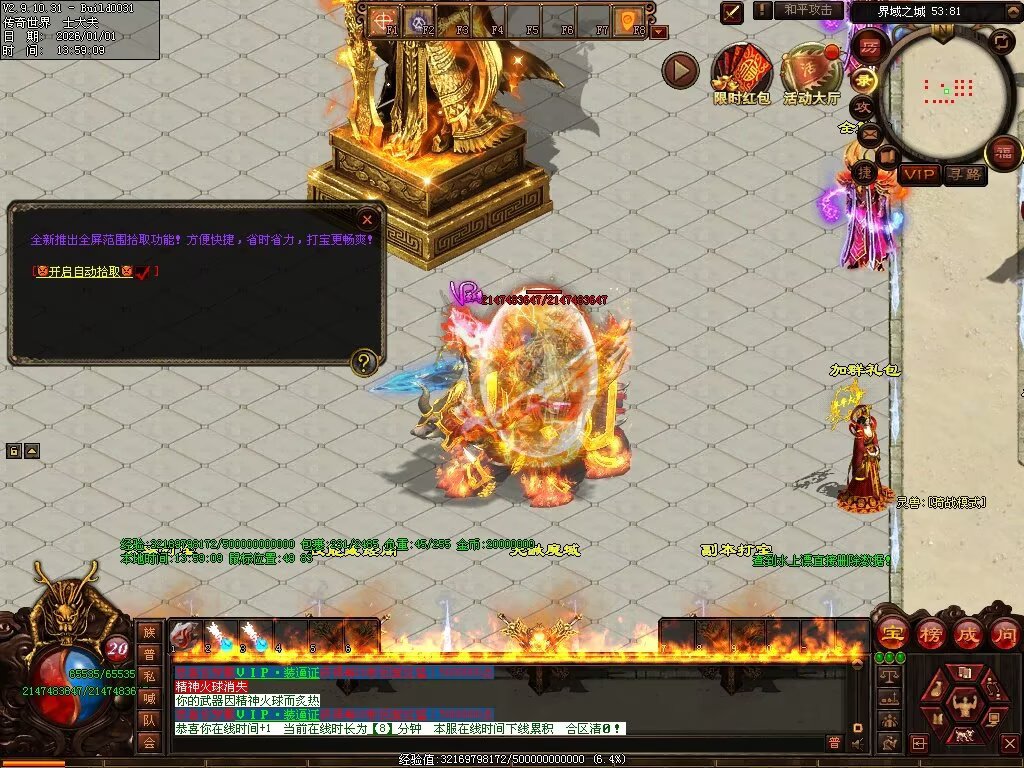The height and width of the screenshot is (768, 1024).
Task: Close the auto-pickup announcement panel
Action: pos(368,219)
